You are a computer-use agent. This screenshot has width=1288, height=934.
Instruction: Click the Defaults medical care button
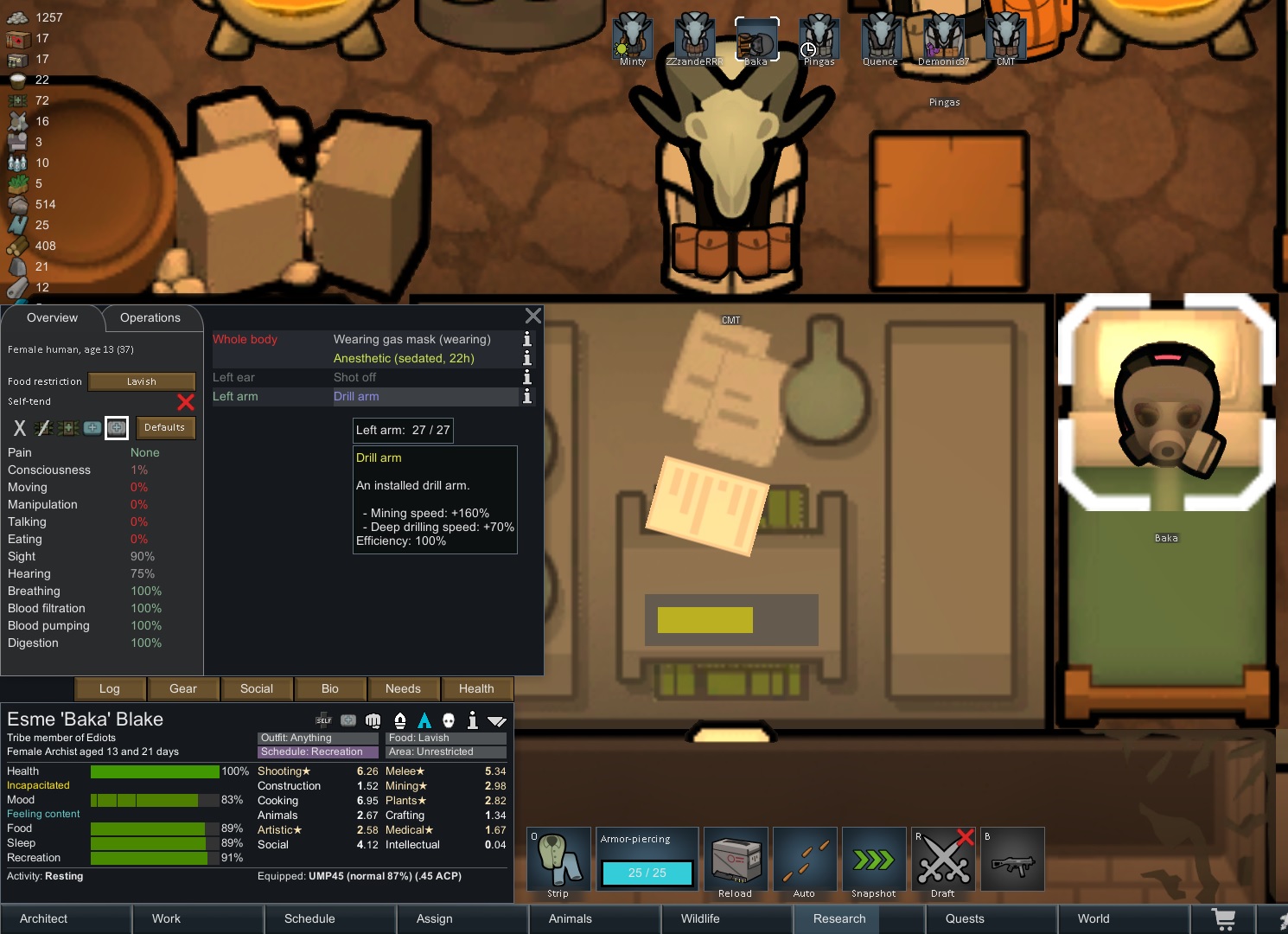coord(165,427)
